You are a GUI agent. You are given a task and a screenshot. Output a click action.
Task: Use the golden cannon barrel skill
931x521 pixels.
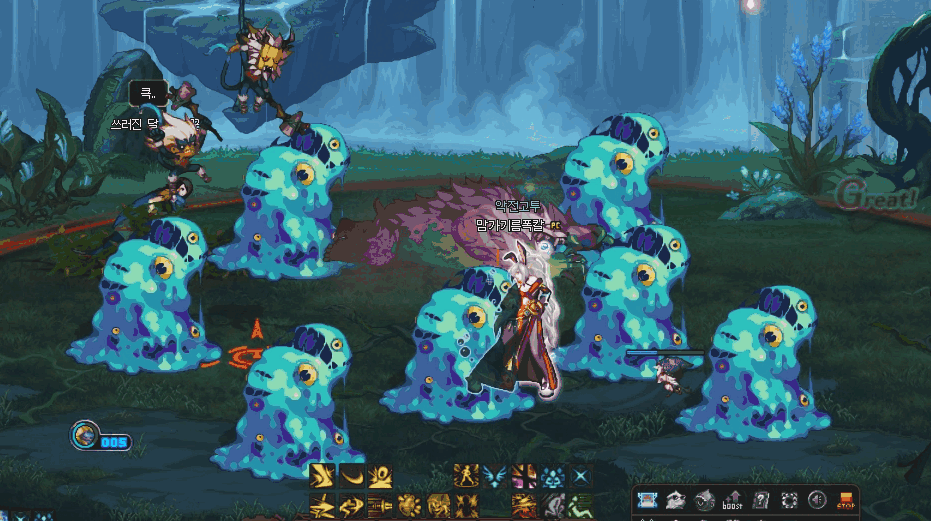(x=380, y=505)
